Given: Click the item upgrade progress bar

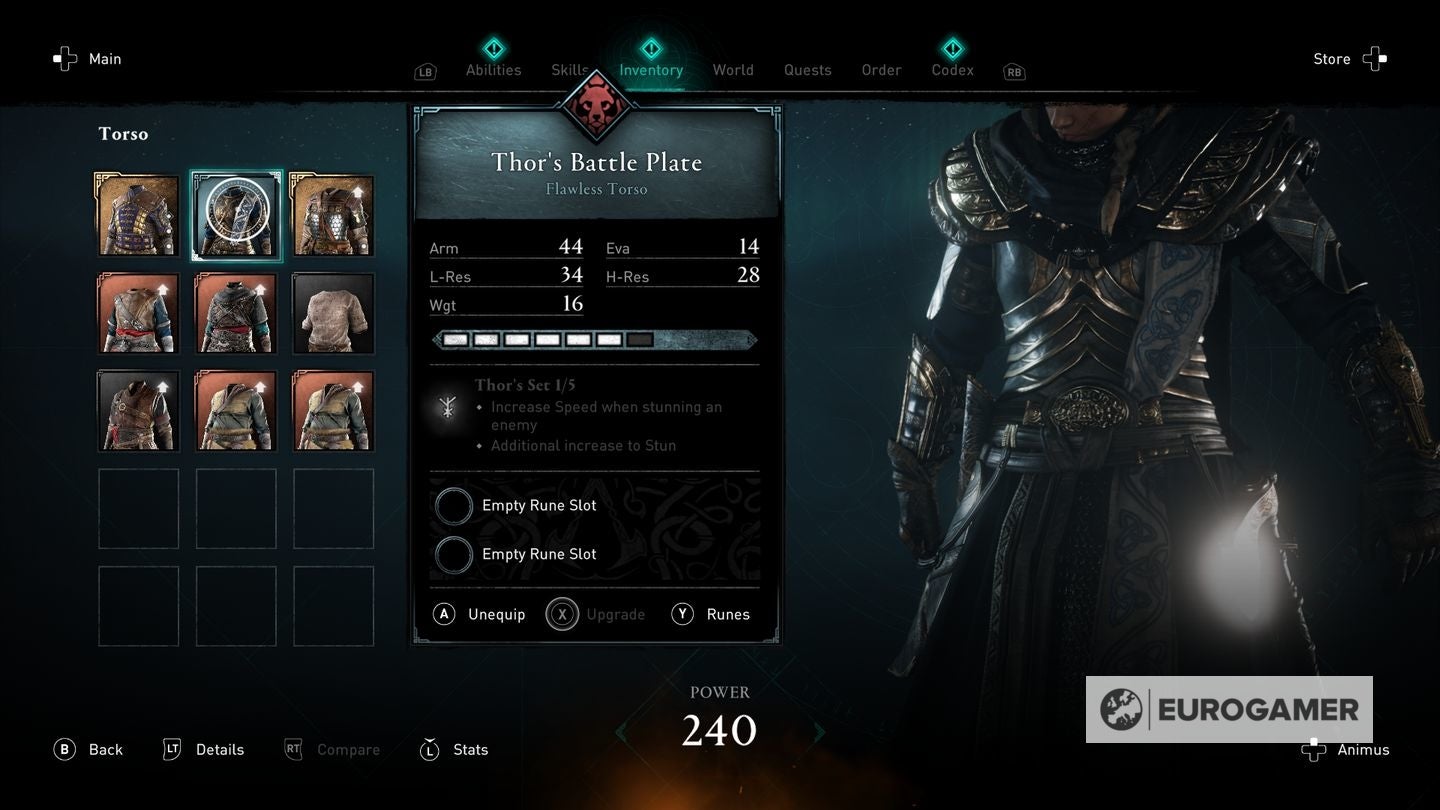Looking at the screenshot, I should tap(596, 340).
